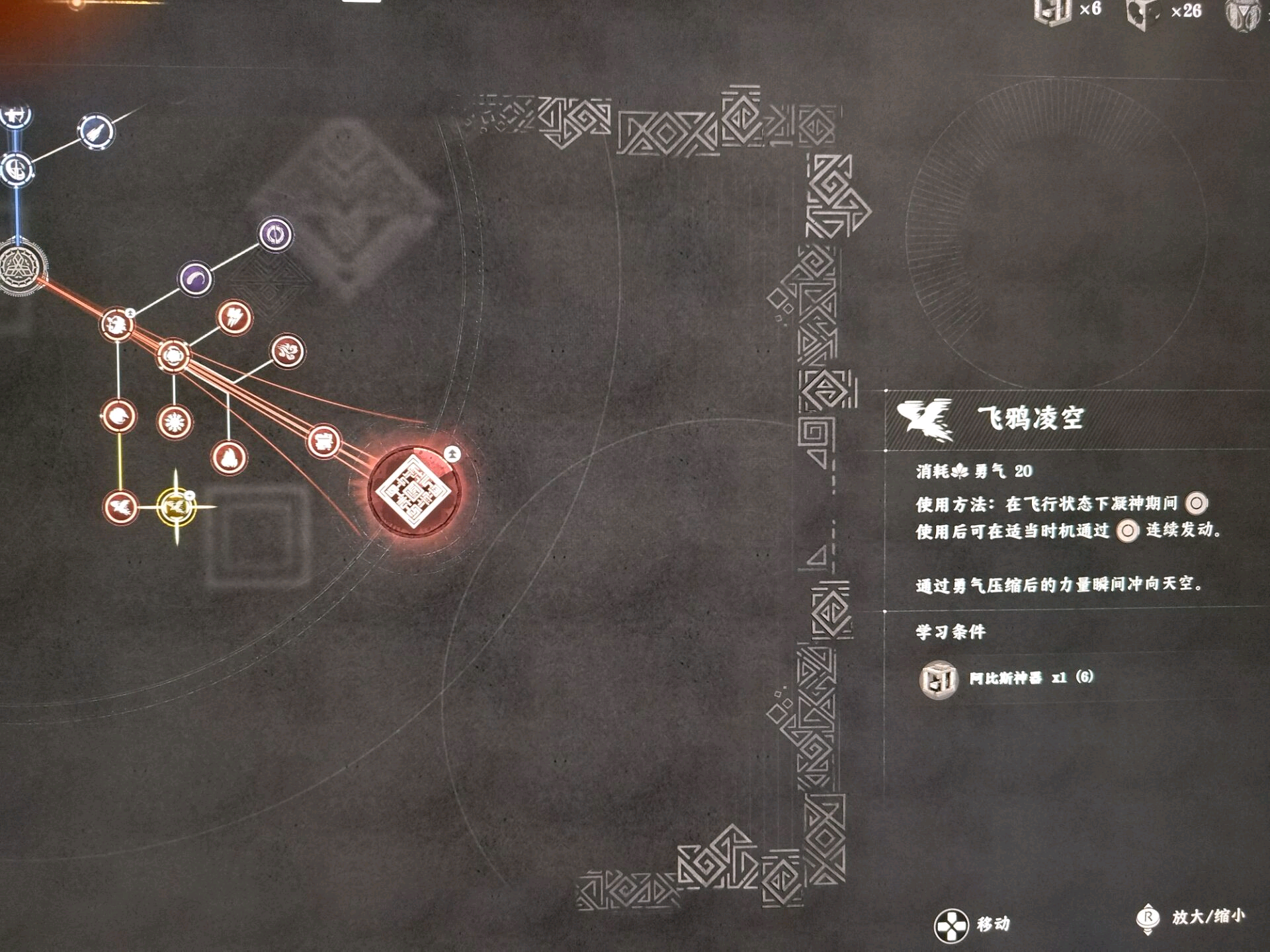The height and width of the screenshot is (952, 1270).
Task: Select the large red maze-pattern core node
Action: tap(413, 491)
